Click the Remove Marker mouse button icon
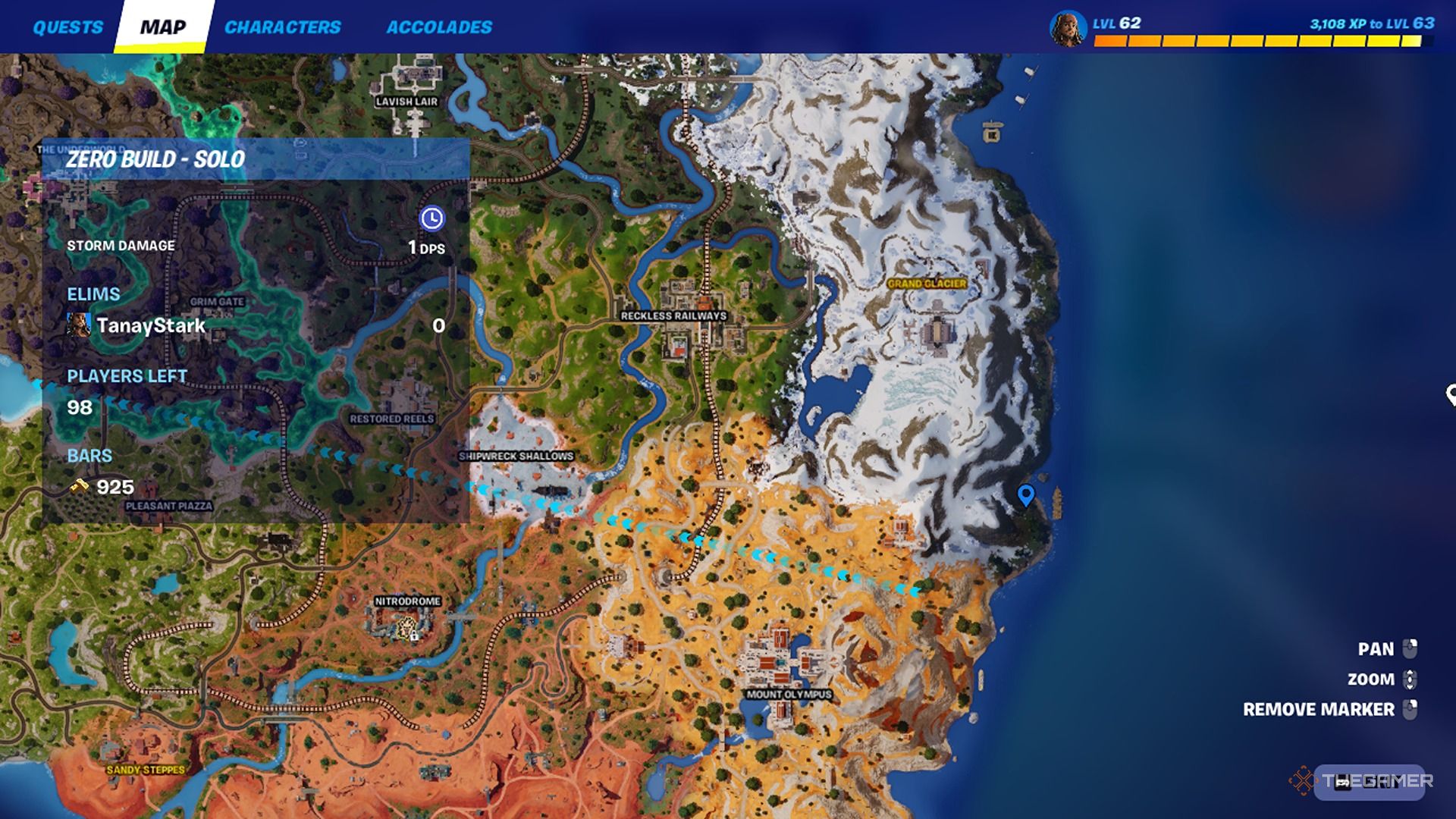This screenshot has height=819, width=1456. click(1410, 710)
